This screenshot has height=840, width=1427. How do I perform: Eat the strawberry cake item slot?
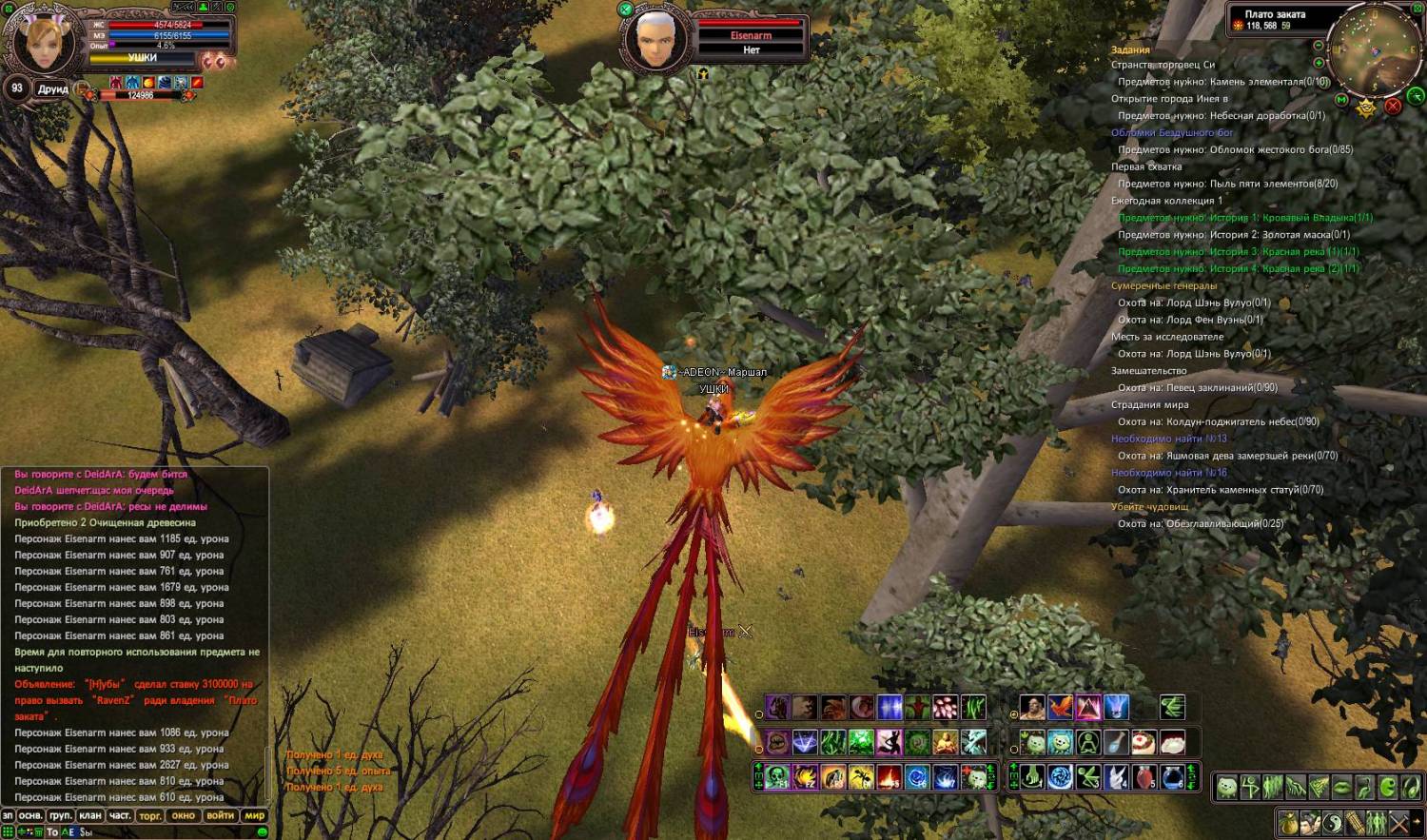[1144, 742]
